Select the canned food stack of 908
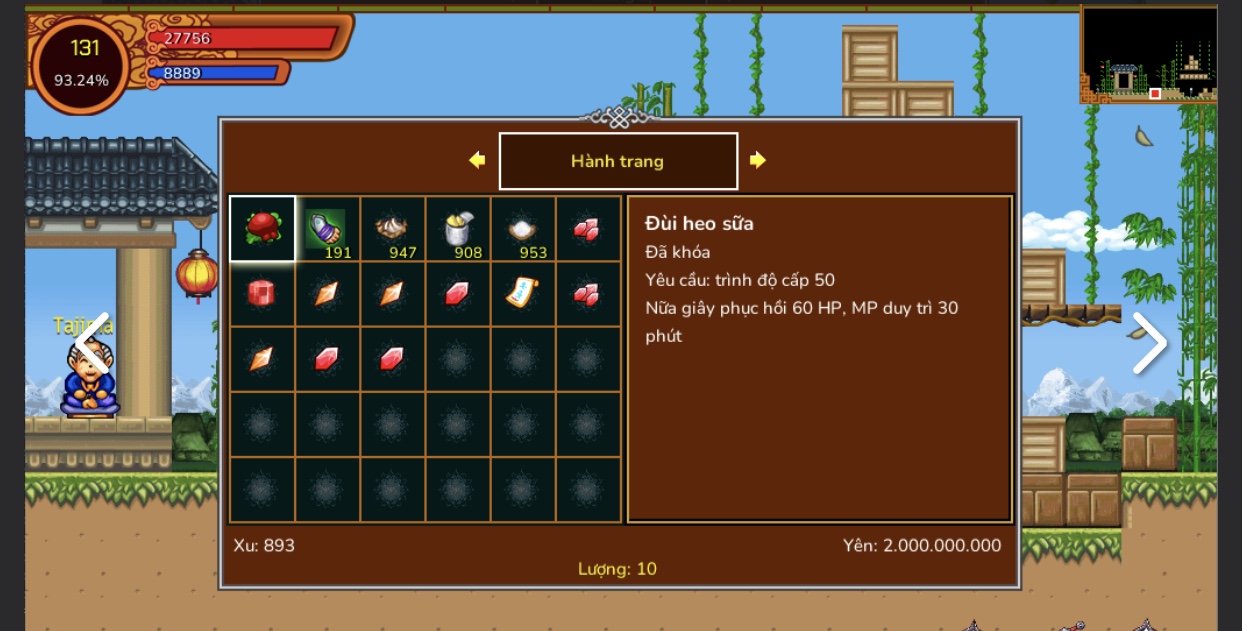Screen dimensions: 1242x631 (x=457, y=229)
